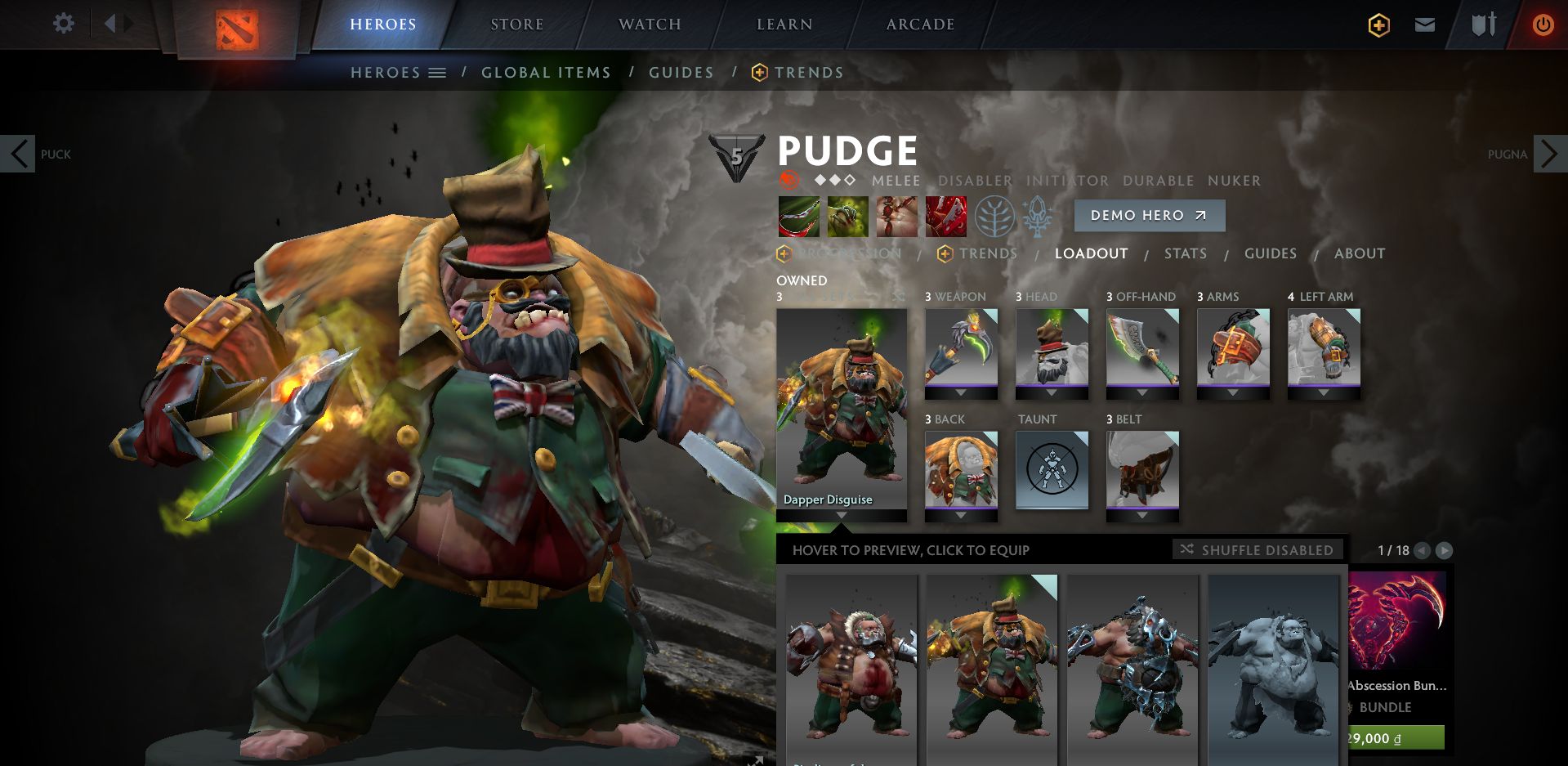Open the Dota Plus icon in top bar
The width and height of the screenshot is (1568, 766).
tap(1378, 25)
